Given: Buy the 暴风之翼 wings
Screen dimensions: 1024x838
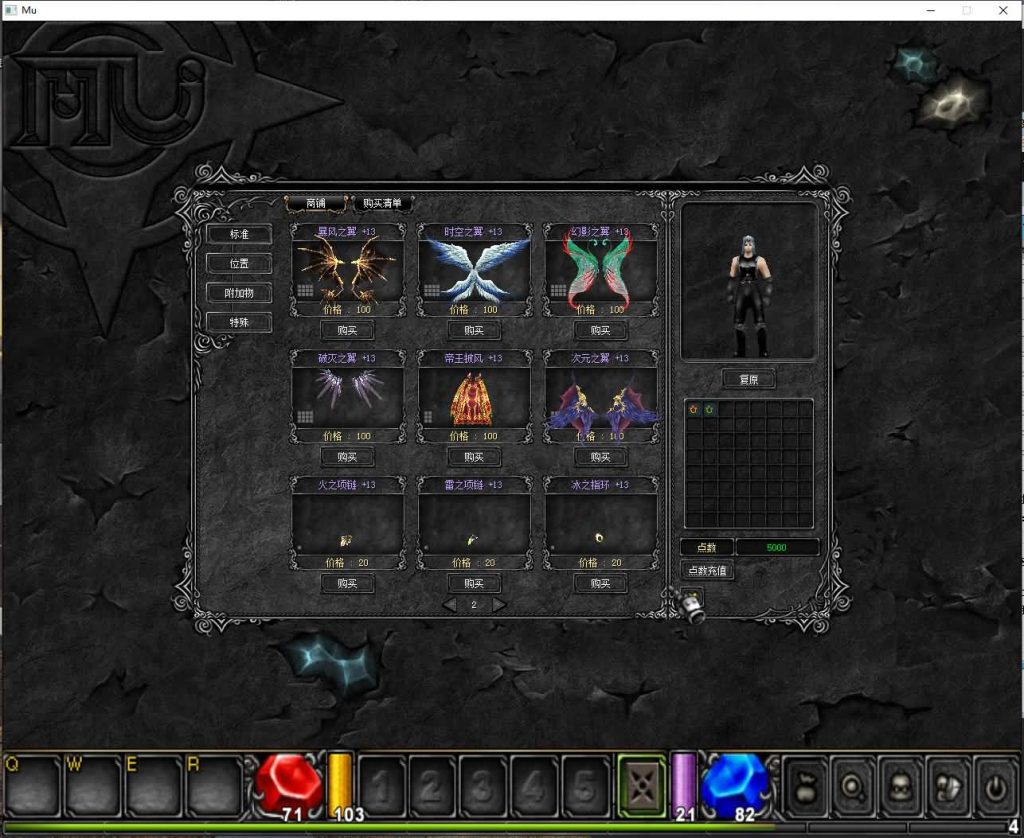Looking at the screenshot, I should pos(347,331).
